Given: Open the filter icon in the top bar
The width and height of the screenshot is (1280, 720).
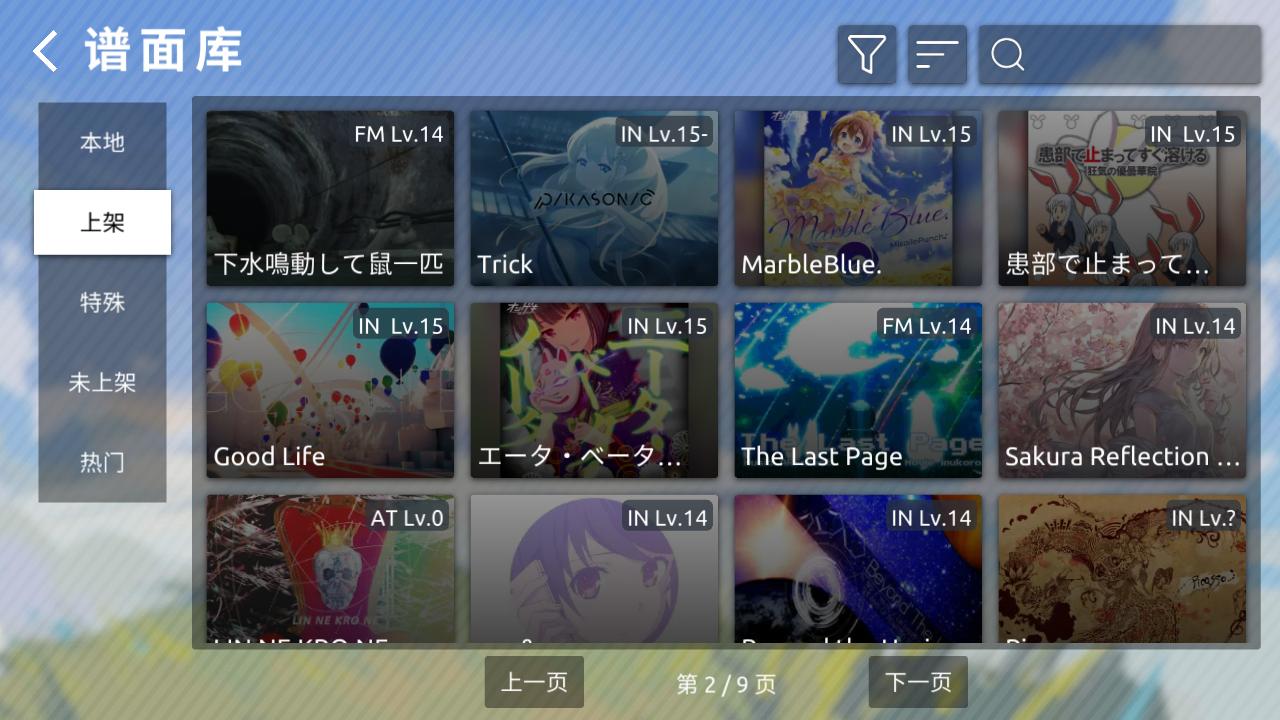Looking at the screenshot, I should [866, 54].
